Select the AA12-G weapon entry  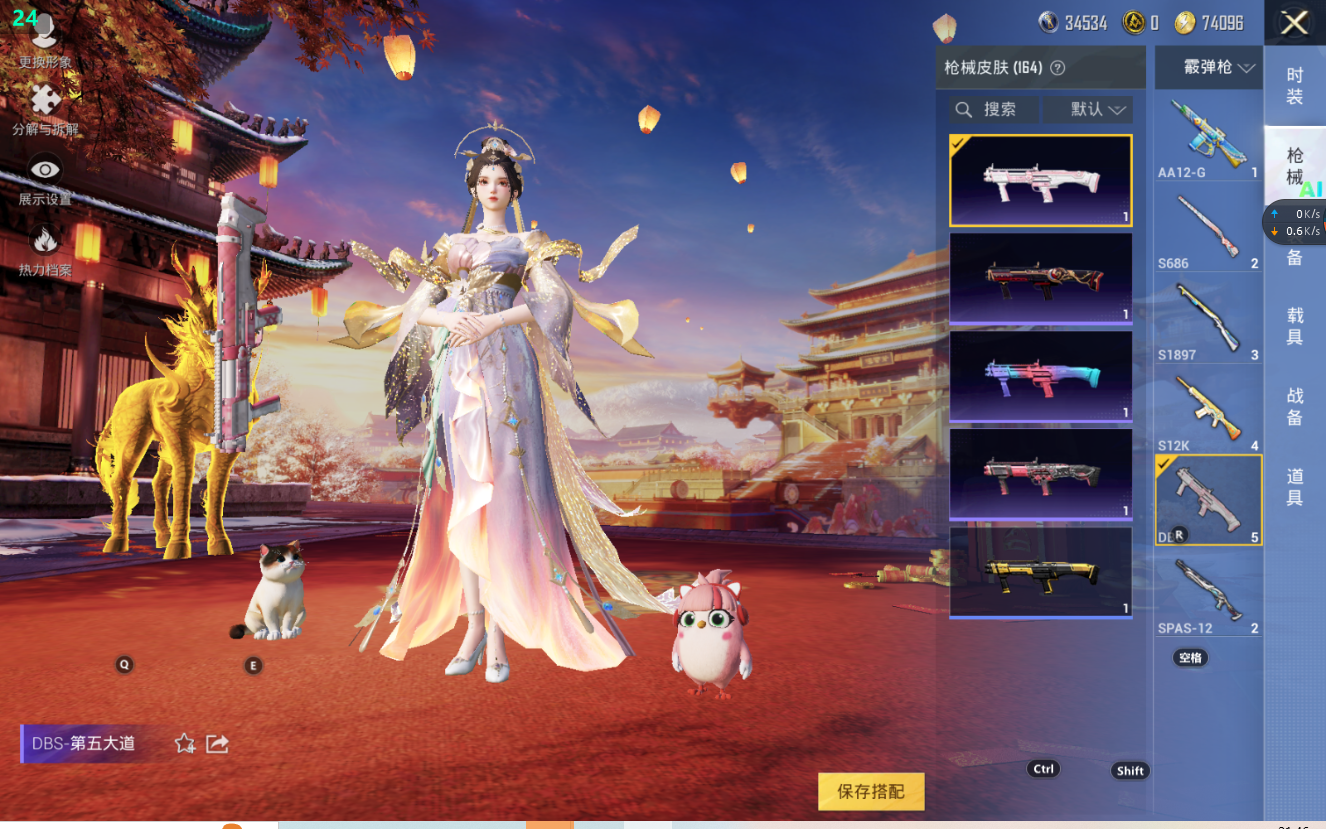1208,139
